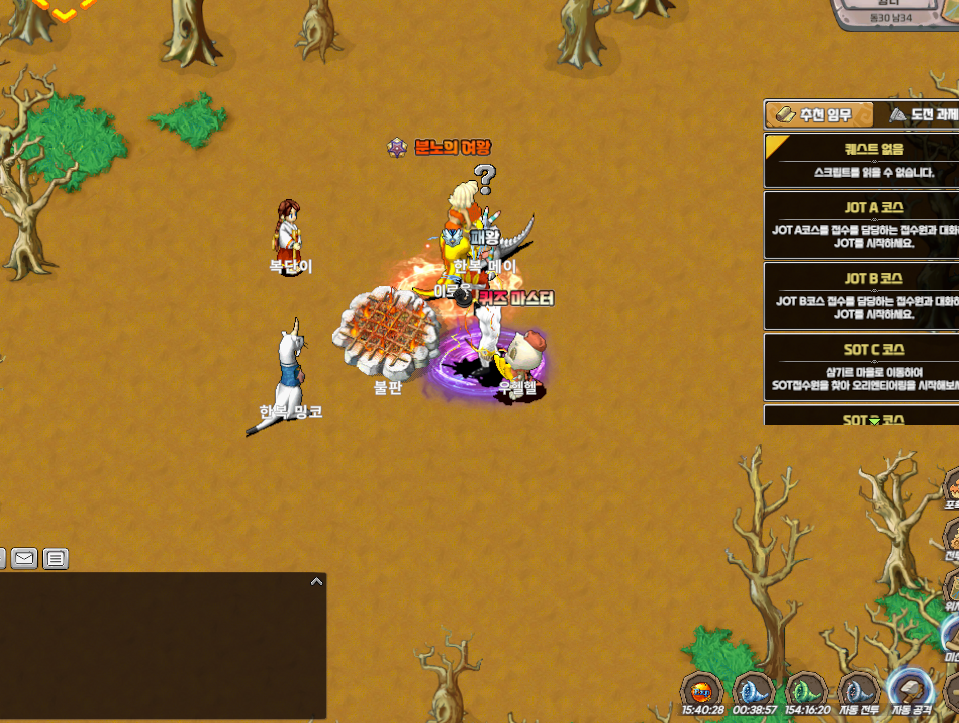This screenshot has height=723, width=959.
Task: Open the mail envelope button
Action: [24, 558]
